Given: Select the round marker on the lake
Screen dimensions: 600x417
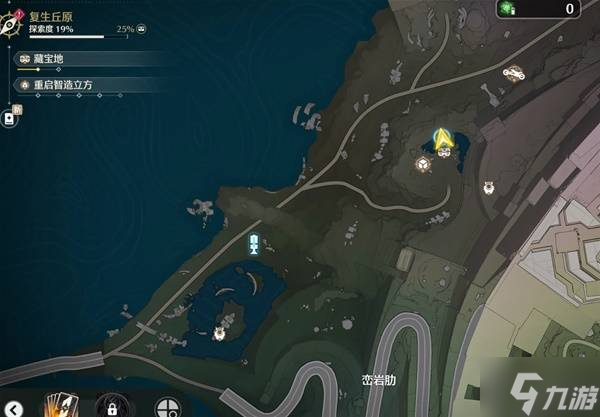Looking at the screenshot, I should coord(220,331).
